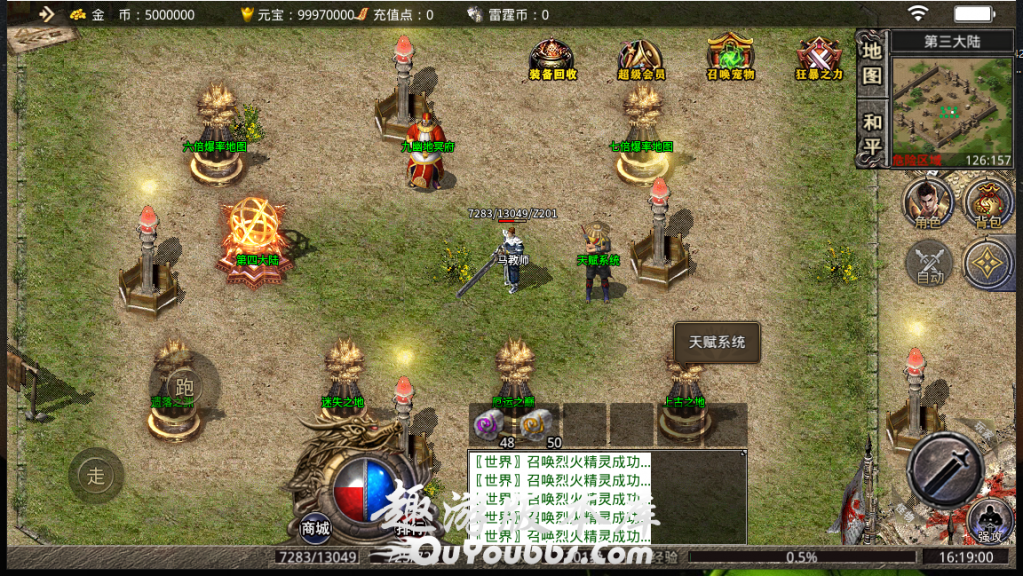Image resolution: width=1023 pixels, height=576 pixels.
Task: Activate the 召唤宠物 summon pet icon
Action: point(730,58)
